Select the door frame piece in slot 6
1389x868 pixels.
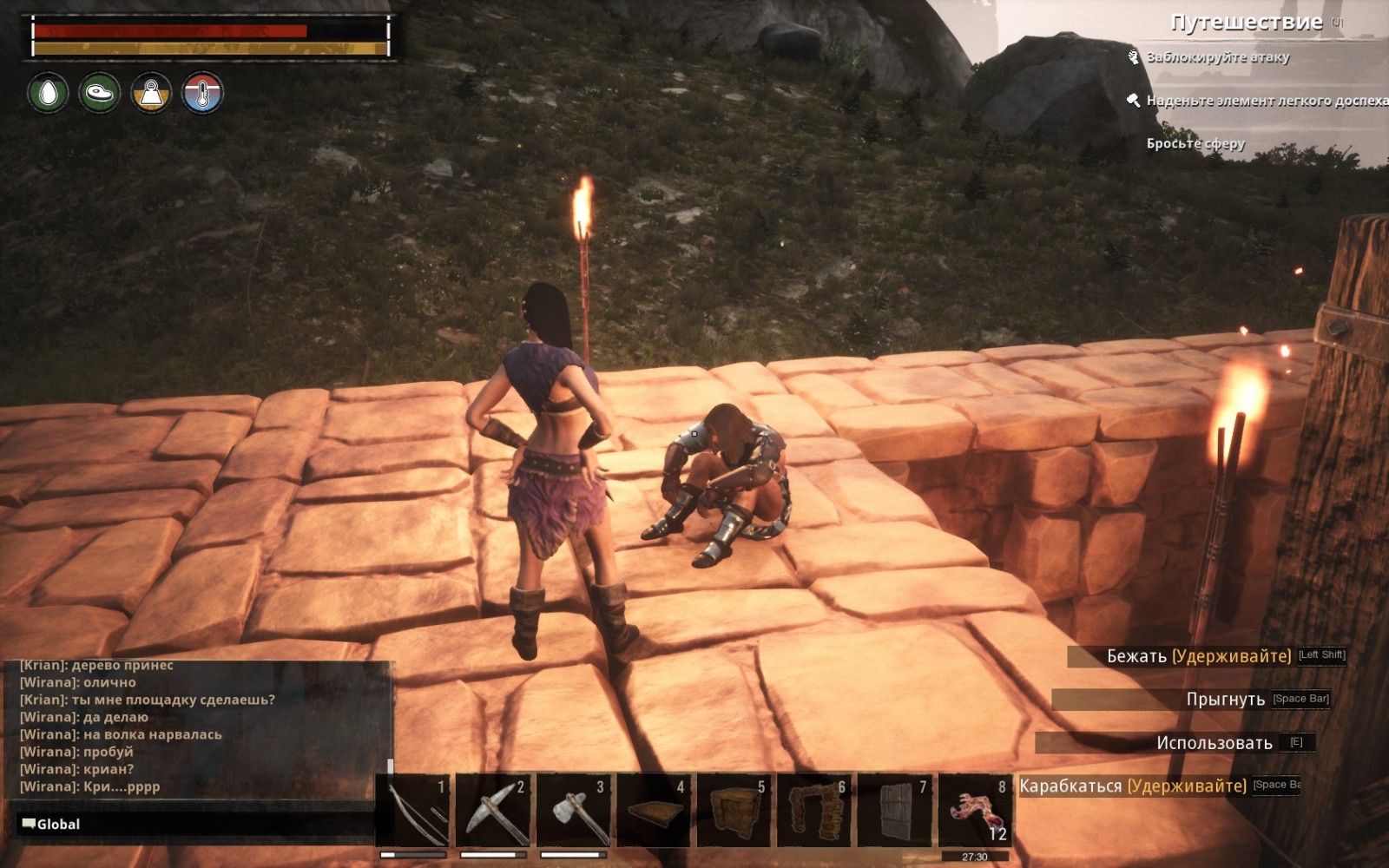tap(814, 812)
